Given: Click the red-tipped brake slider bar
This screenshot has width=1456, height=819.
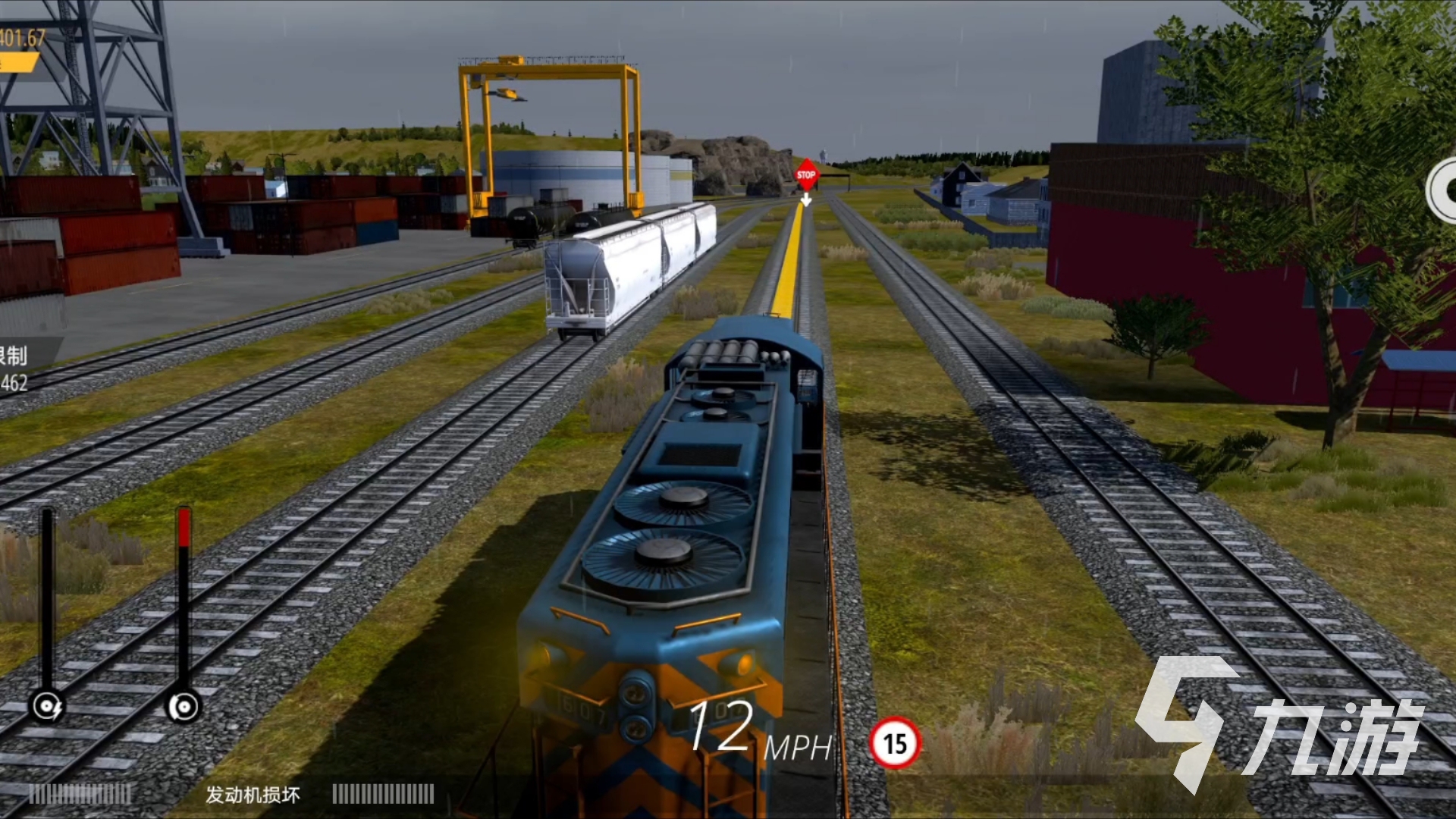Looking at the screenshot, I should click(x=184, y=595).
